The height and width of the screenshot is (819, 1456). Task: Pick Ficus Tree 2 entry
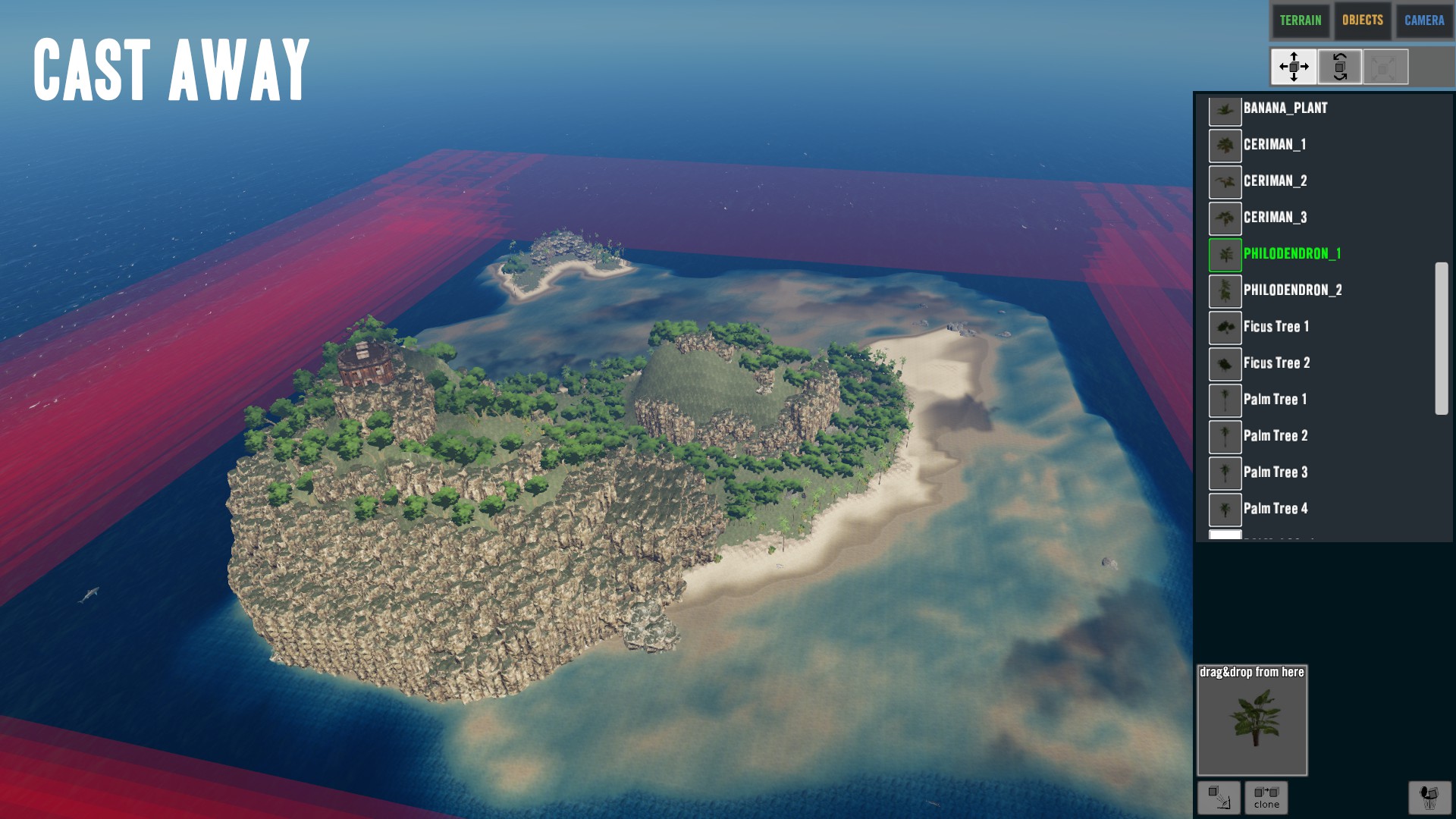[x=1276, y=363]
